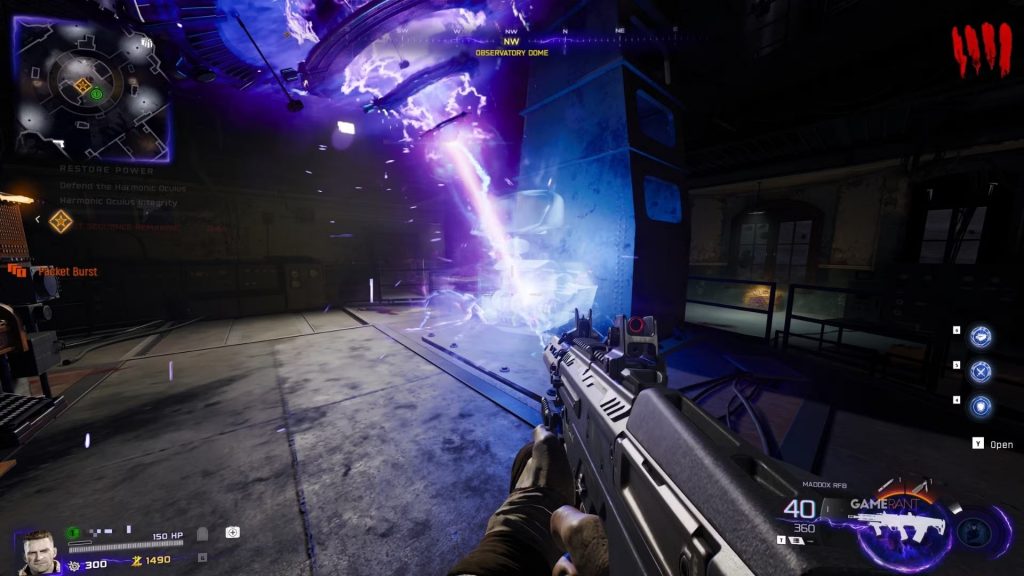Click the minimap in the corner
Viewport: 1024px width, 576px height.
91,89
